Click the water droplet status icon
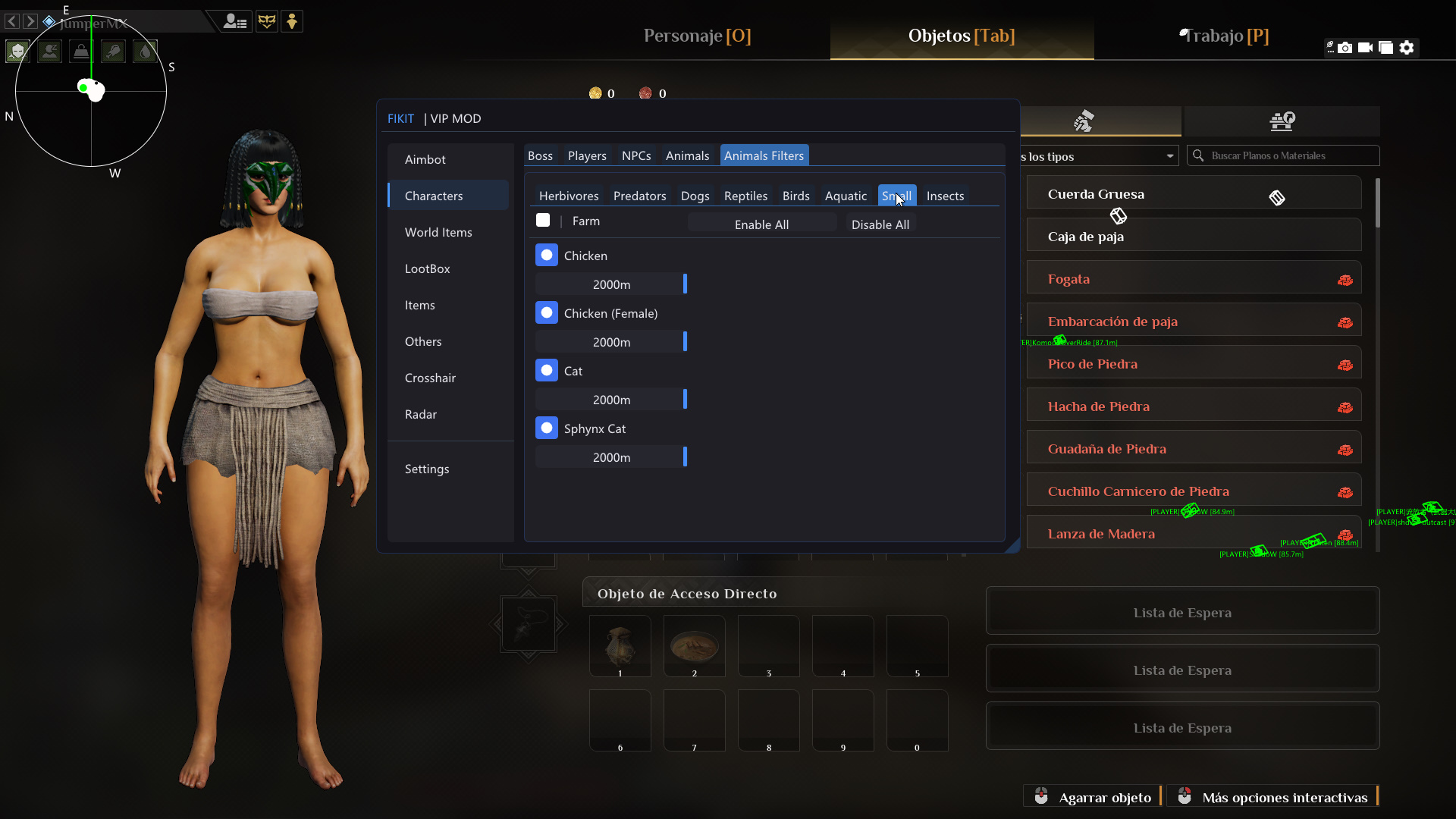This screenshot has height=819, width=1456. click(x=145, y=51)
